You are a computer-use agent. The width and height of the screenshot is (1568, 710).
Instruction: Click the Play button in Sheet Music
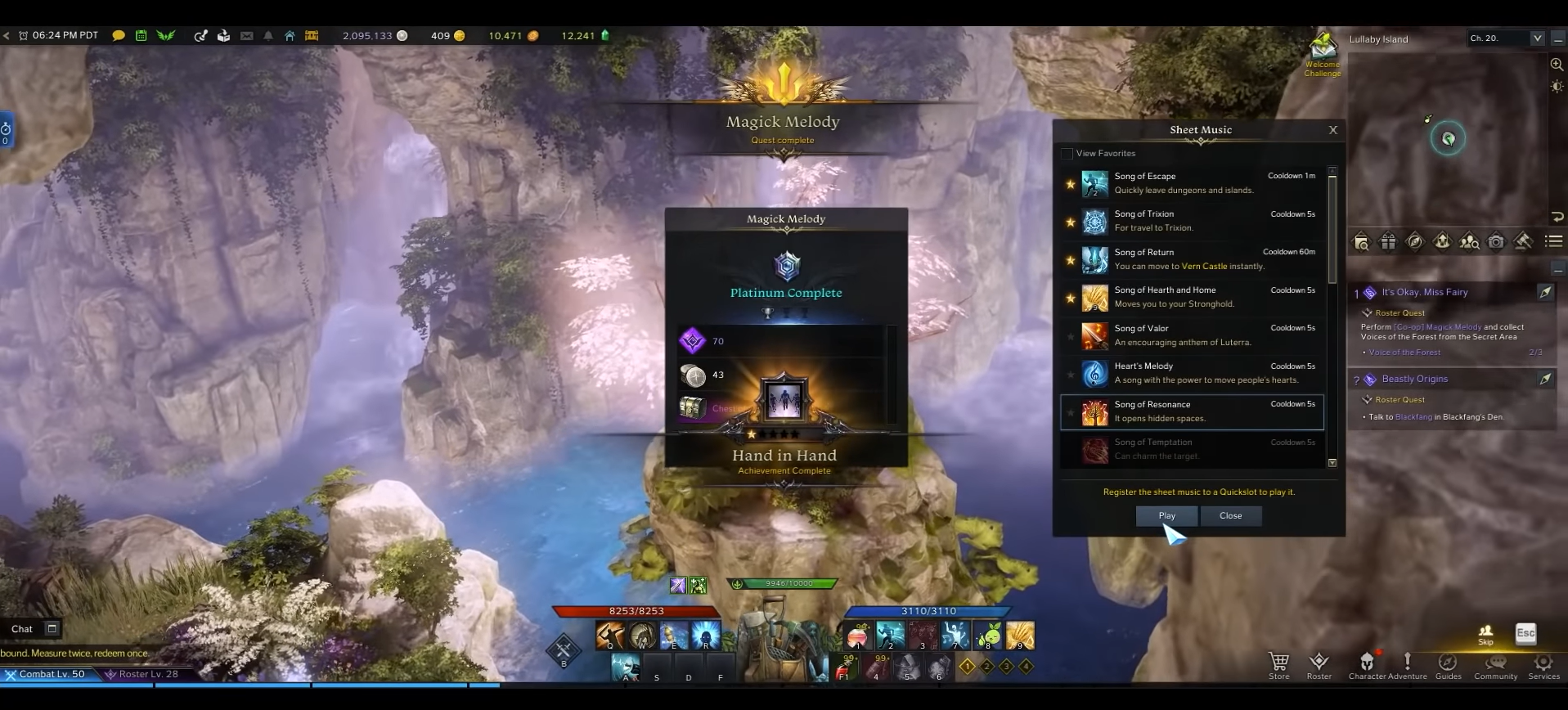point(1166,515)
